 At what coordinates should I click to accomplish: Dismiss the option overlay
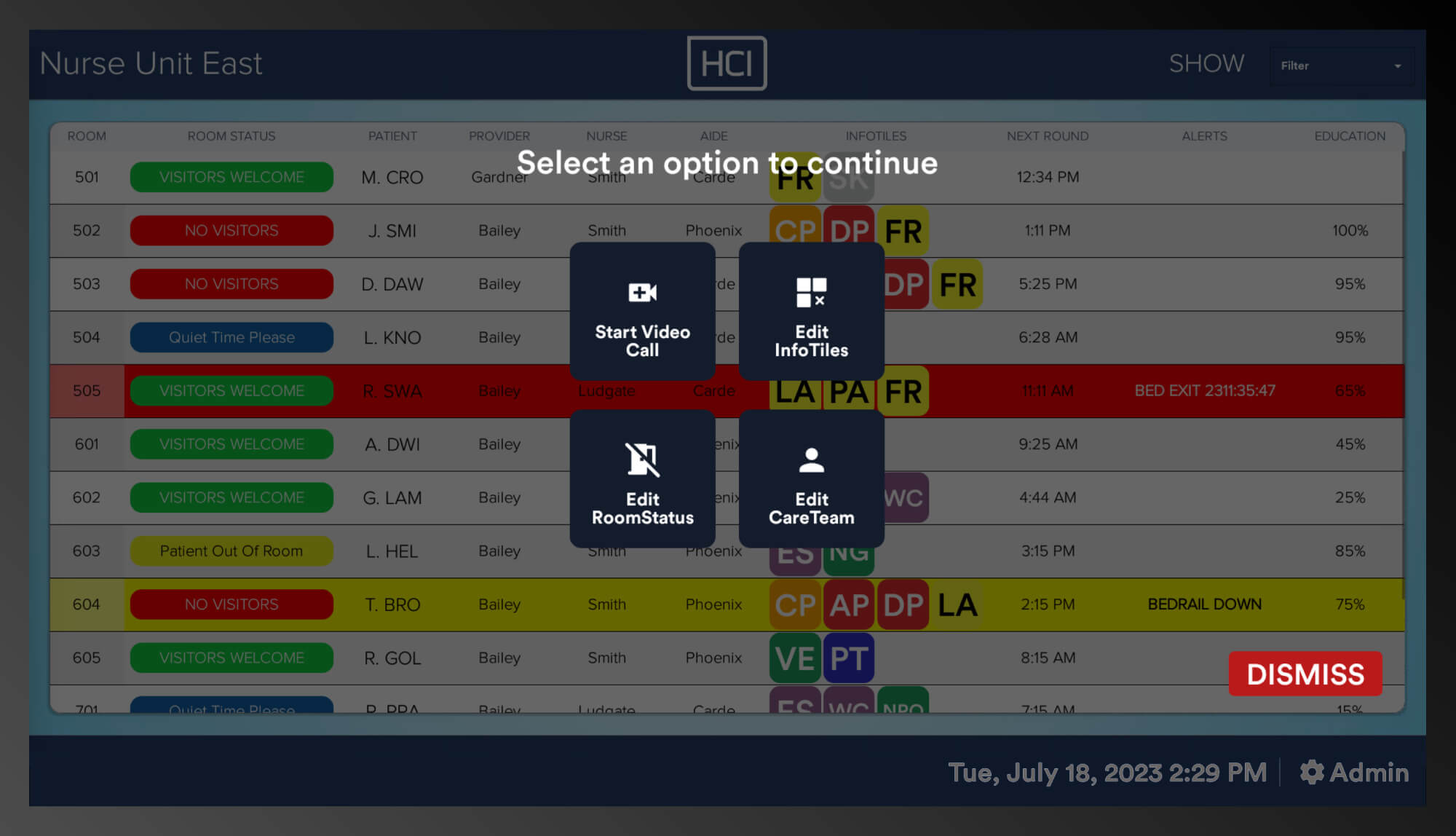[1304, 674]
